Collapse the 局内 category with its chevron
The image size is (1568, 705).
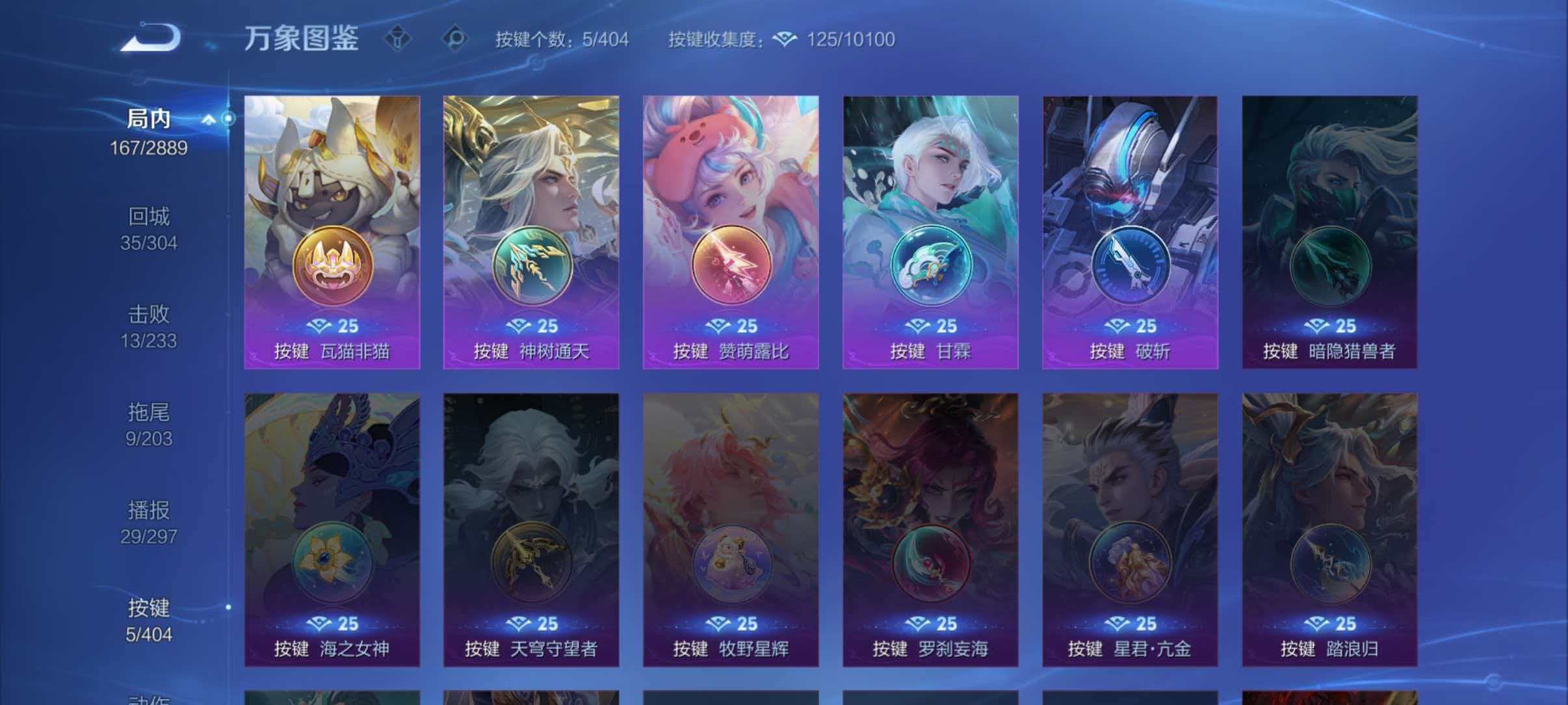(x=208, y=118)
